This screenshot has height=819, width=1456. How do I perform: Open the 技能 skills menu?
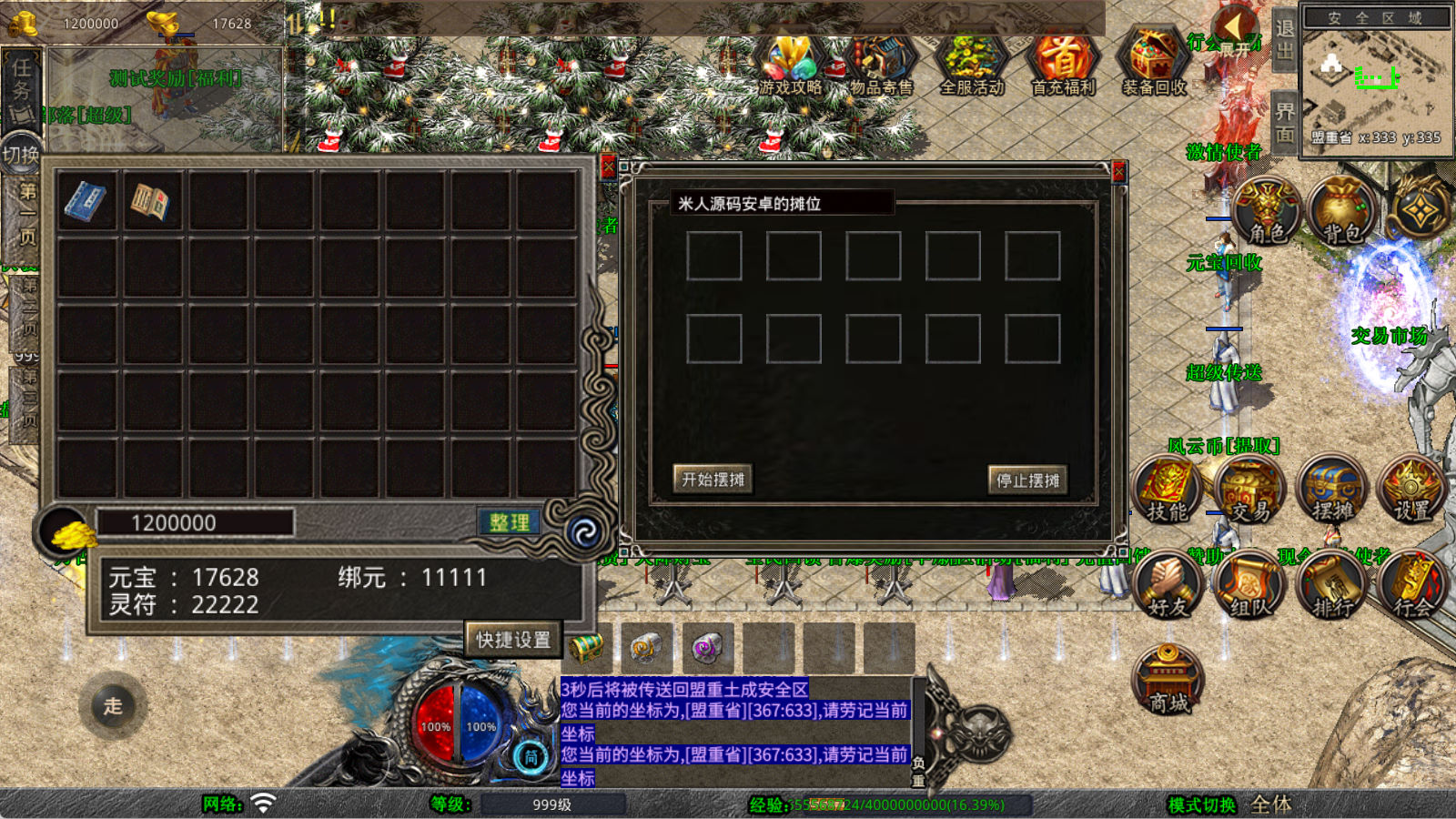tap(1168, 491)
